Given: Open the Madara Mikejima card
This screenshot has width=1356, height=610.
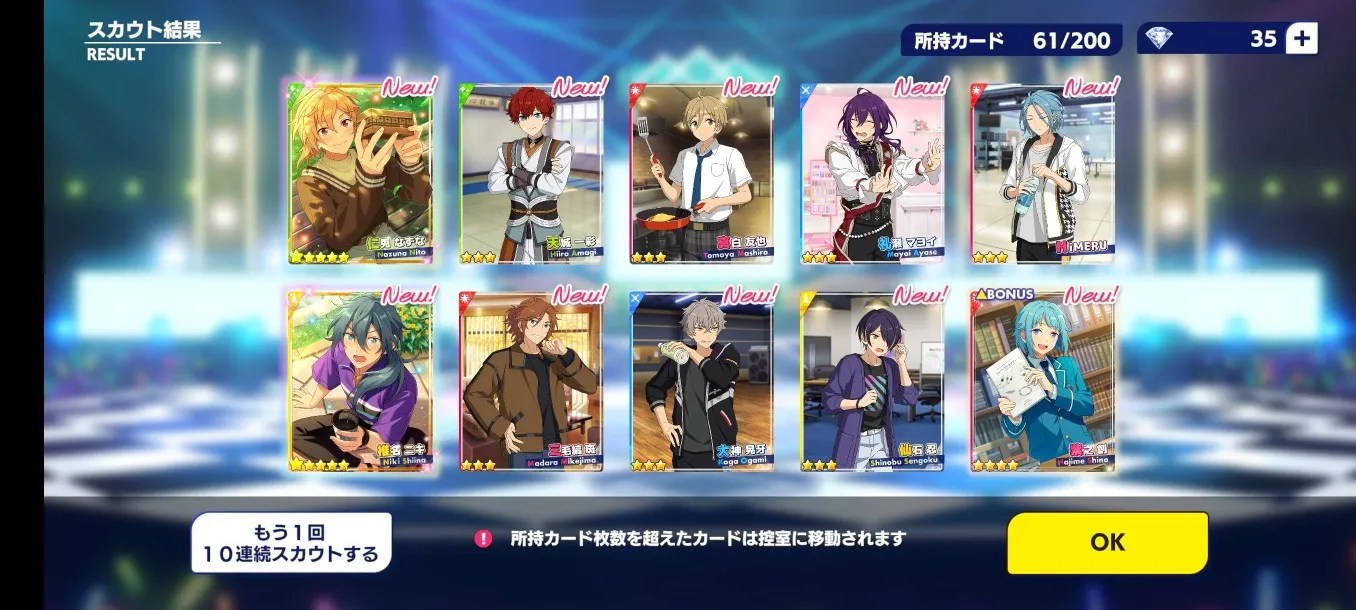Looking at the screenshot, I should (x=531, y=381).
